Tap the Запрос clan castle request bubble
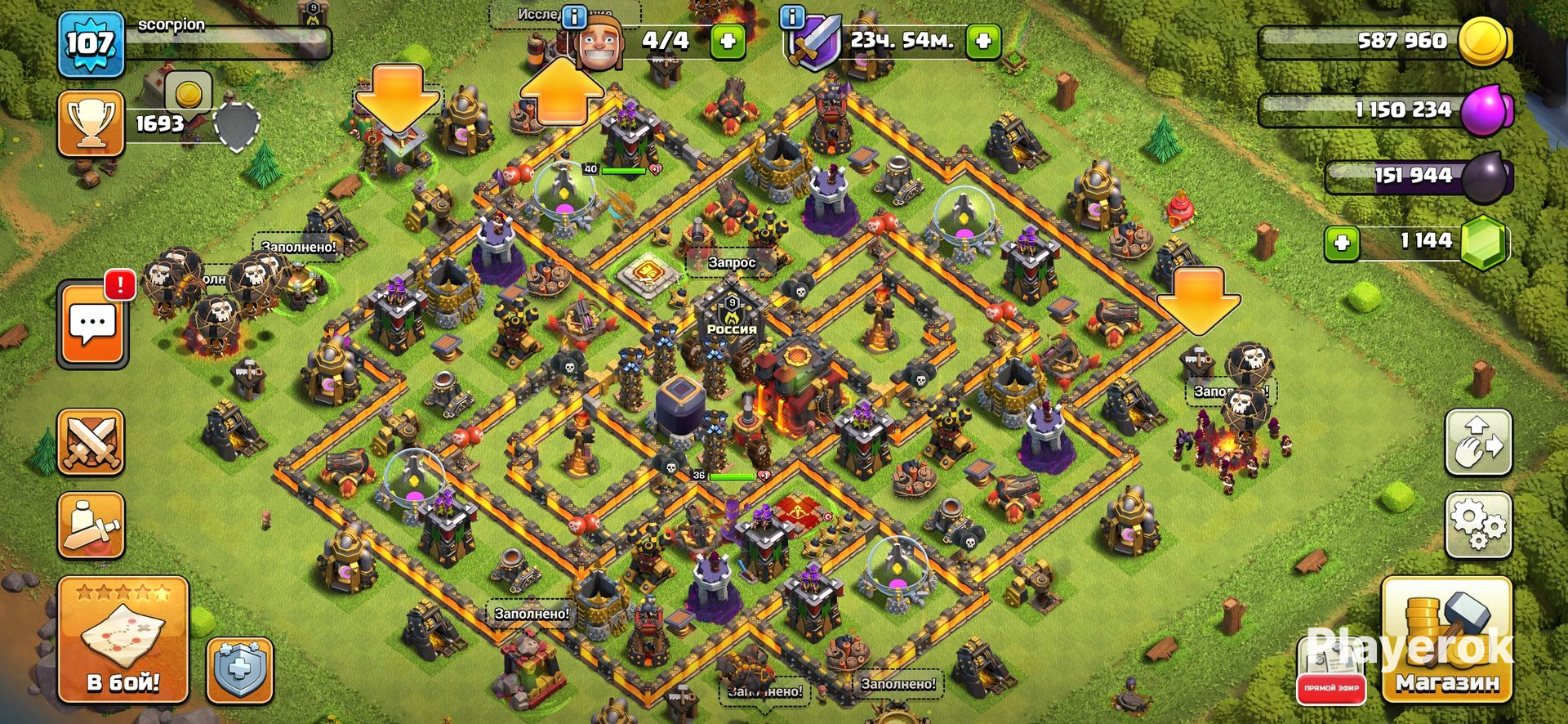This screenshot has width=1568, height=724. [731, 262]
